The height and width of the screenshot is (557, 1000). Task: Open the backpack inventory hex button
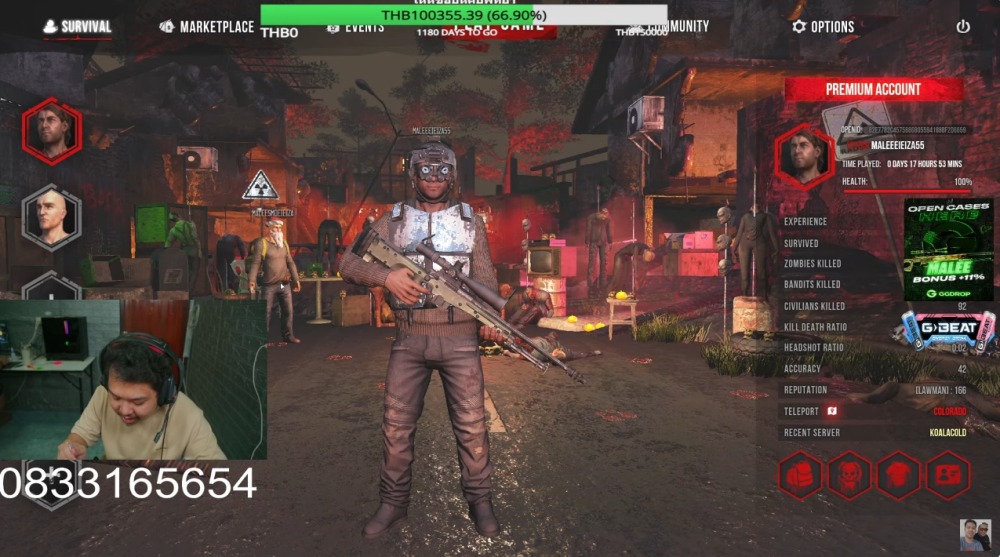pos(800,475)
